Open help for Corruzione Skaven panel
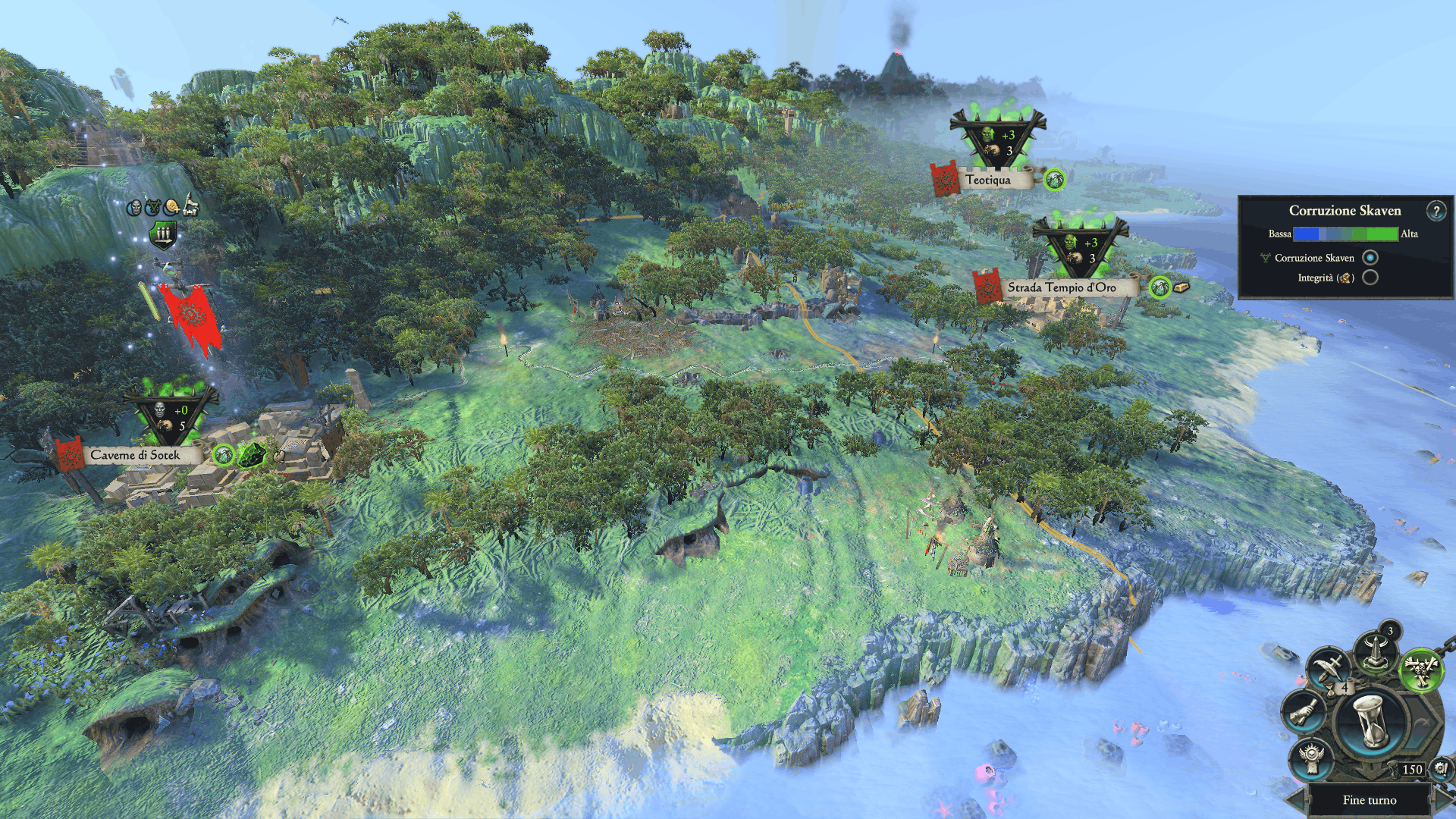 coord(1436,211)
